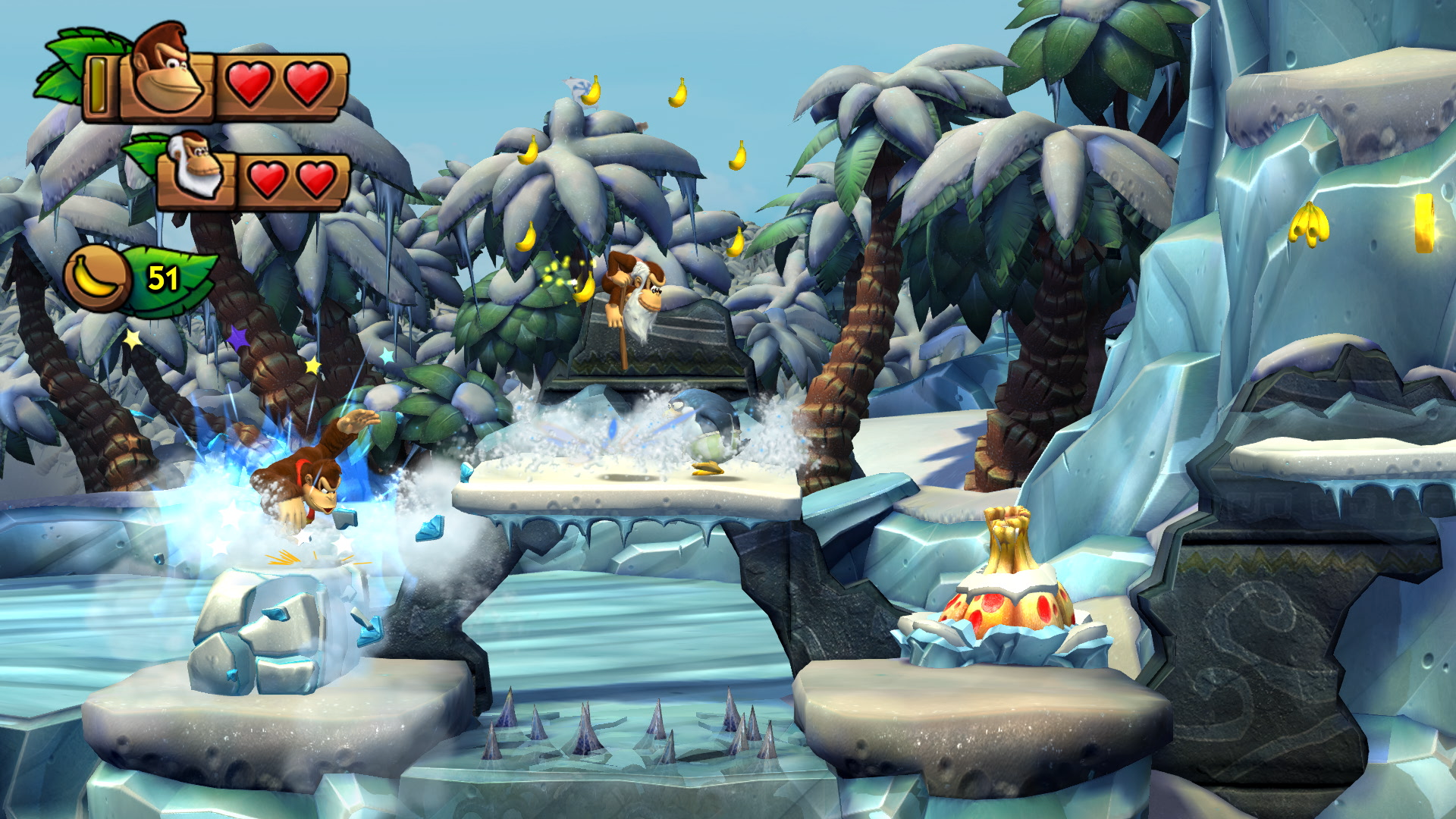1456x819 pixels.
Task: Click the banana counter icon
Action: tap(97, 279)
